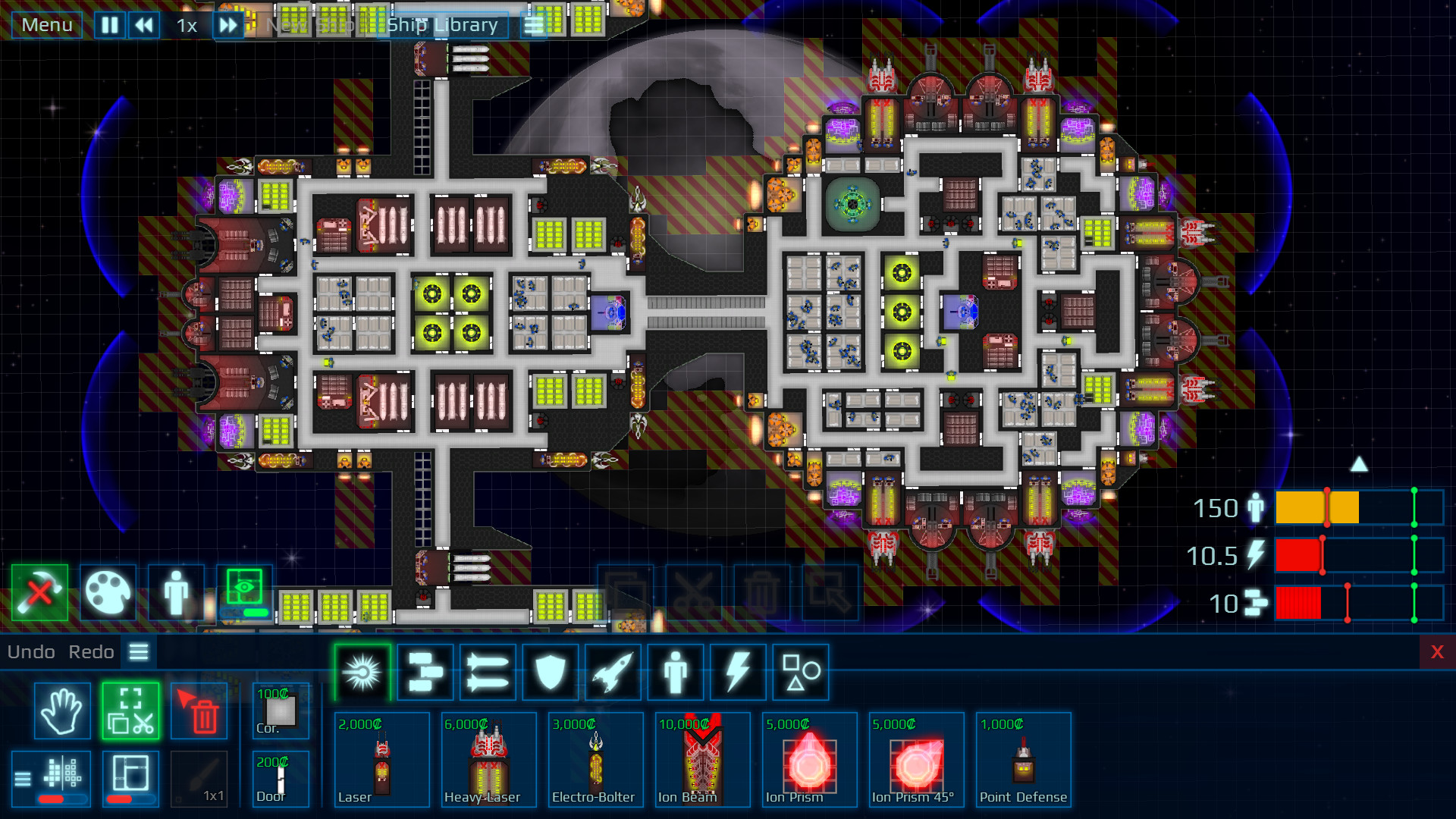Select the Ion Beam weapon thumbnail

tap(701, 758)
